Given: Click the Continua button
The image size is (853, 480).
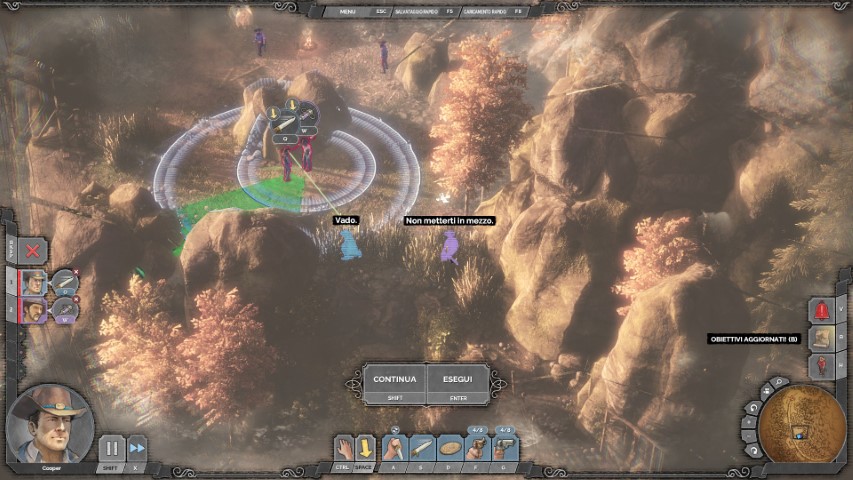Looking at the screenshot, I should [x=394, y=380].
